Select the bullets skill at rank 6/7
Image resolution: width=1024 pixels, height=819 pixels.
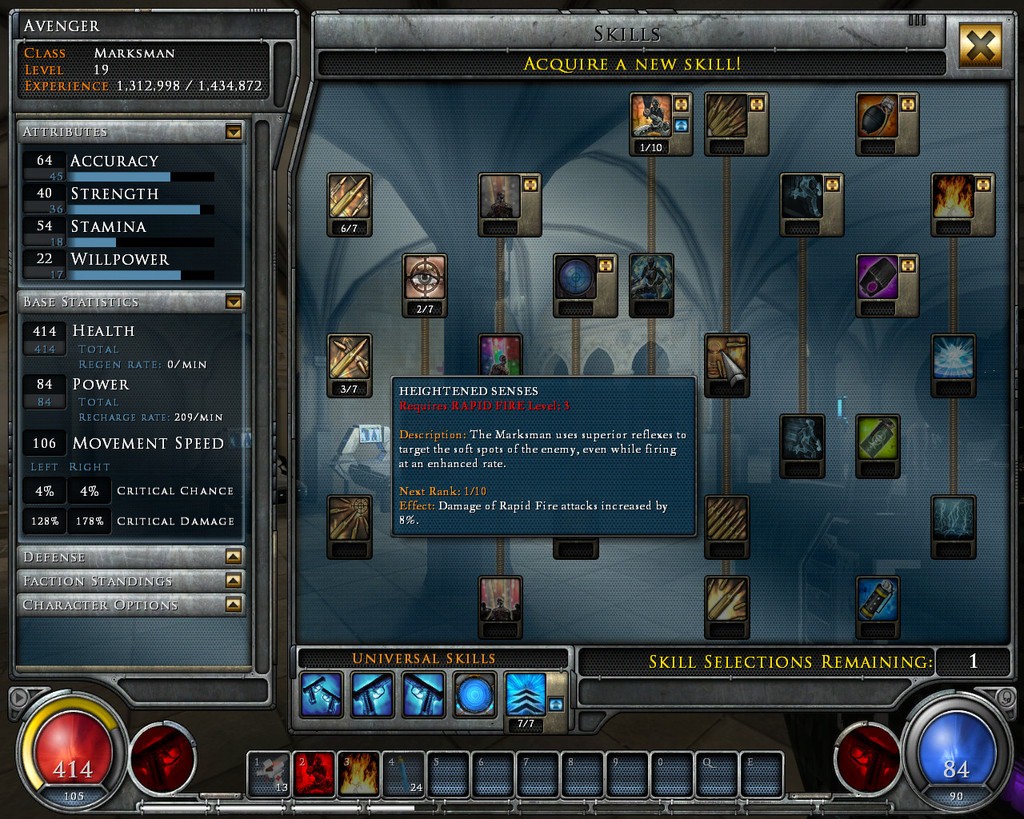coord(349,197)
